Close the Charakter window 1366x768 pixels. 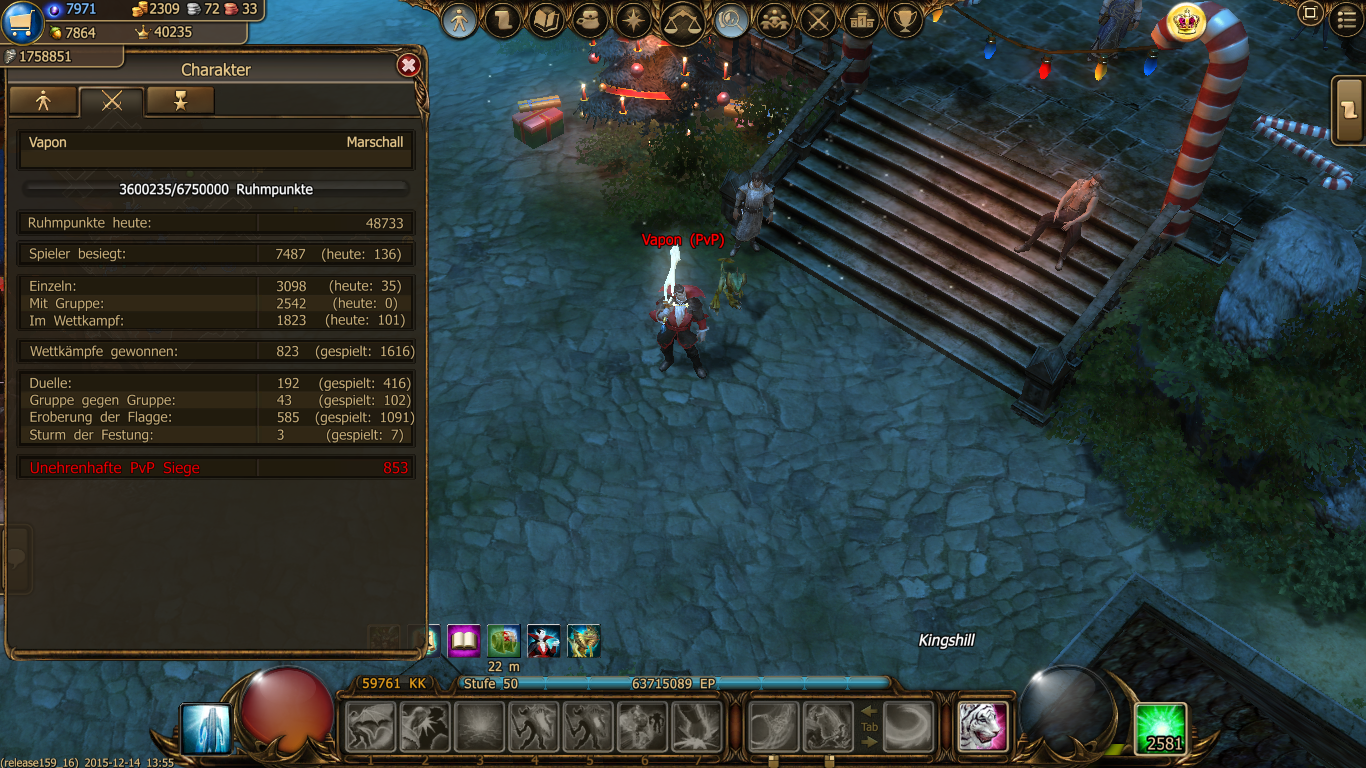408,66
